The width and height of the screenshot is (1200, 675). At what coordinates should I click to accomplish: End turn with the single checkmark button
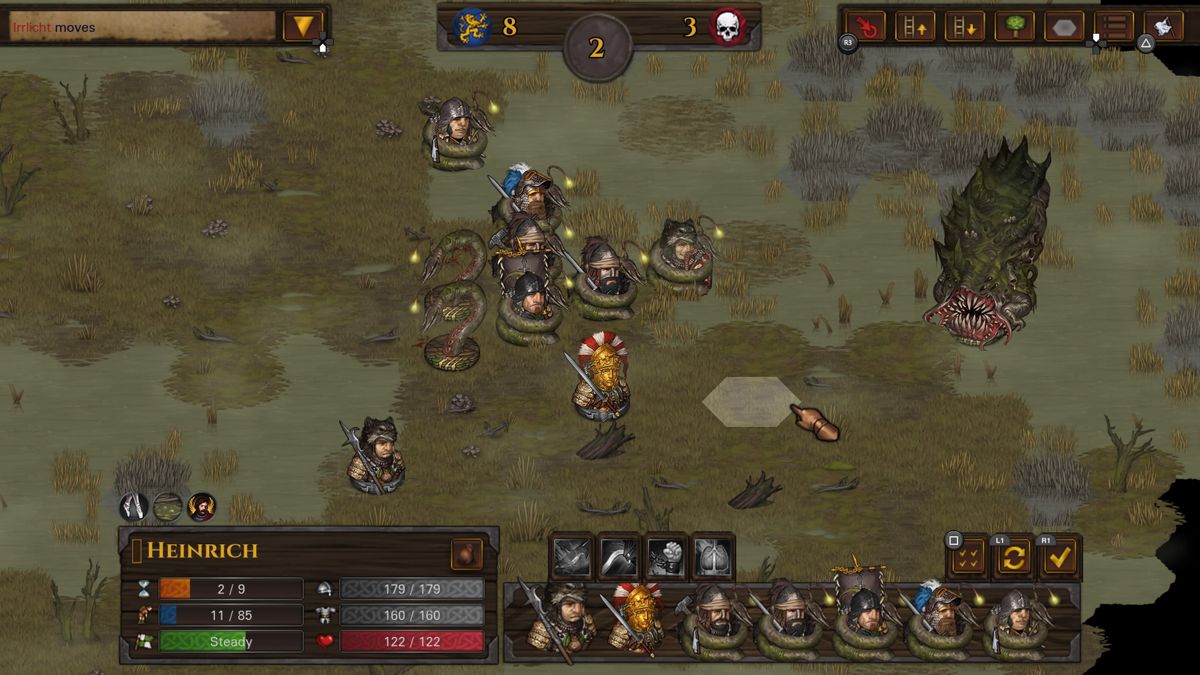1060,558
